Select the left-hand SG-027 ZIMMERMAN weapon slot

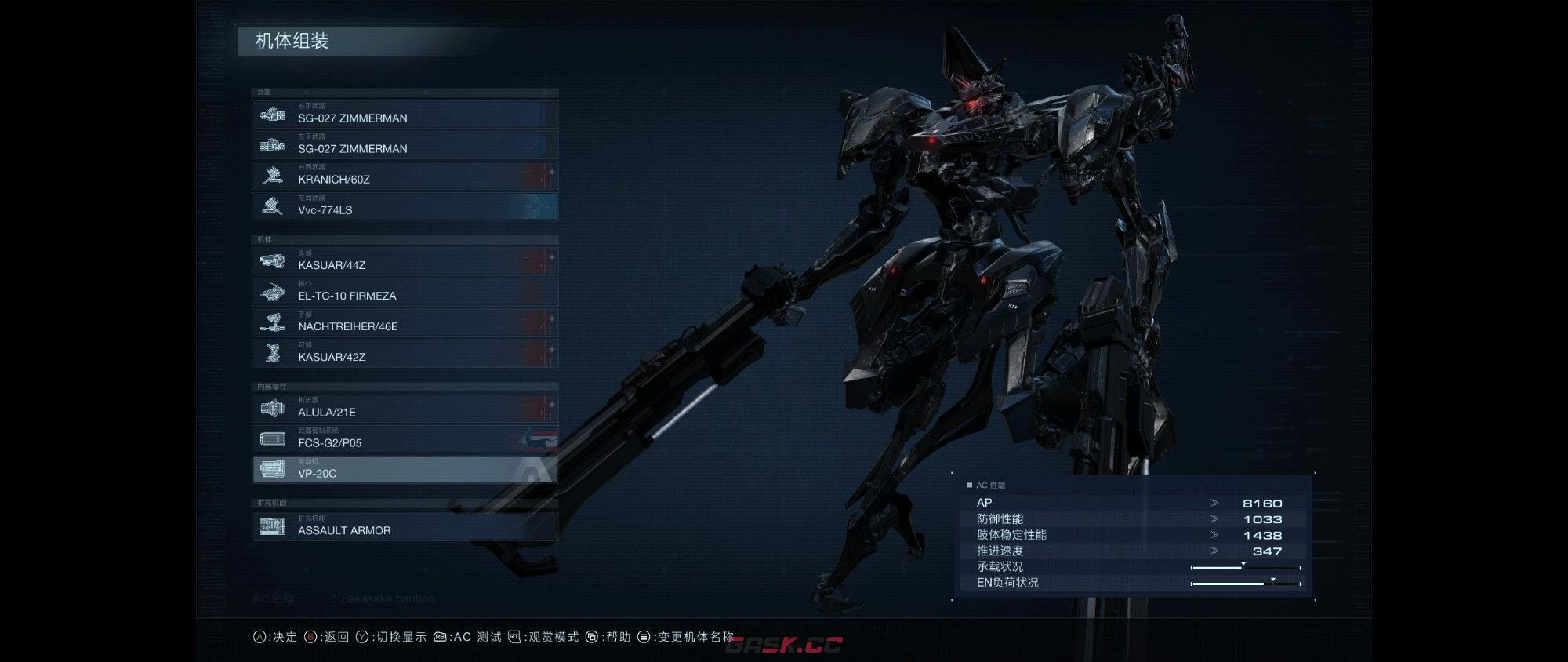pos(405,145)
